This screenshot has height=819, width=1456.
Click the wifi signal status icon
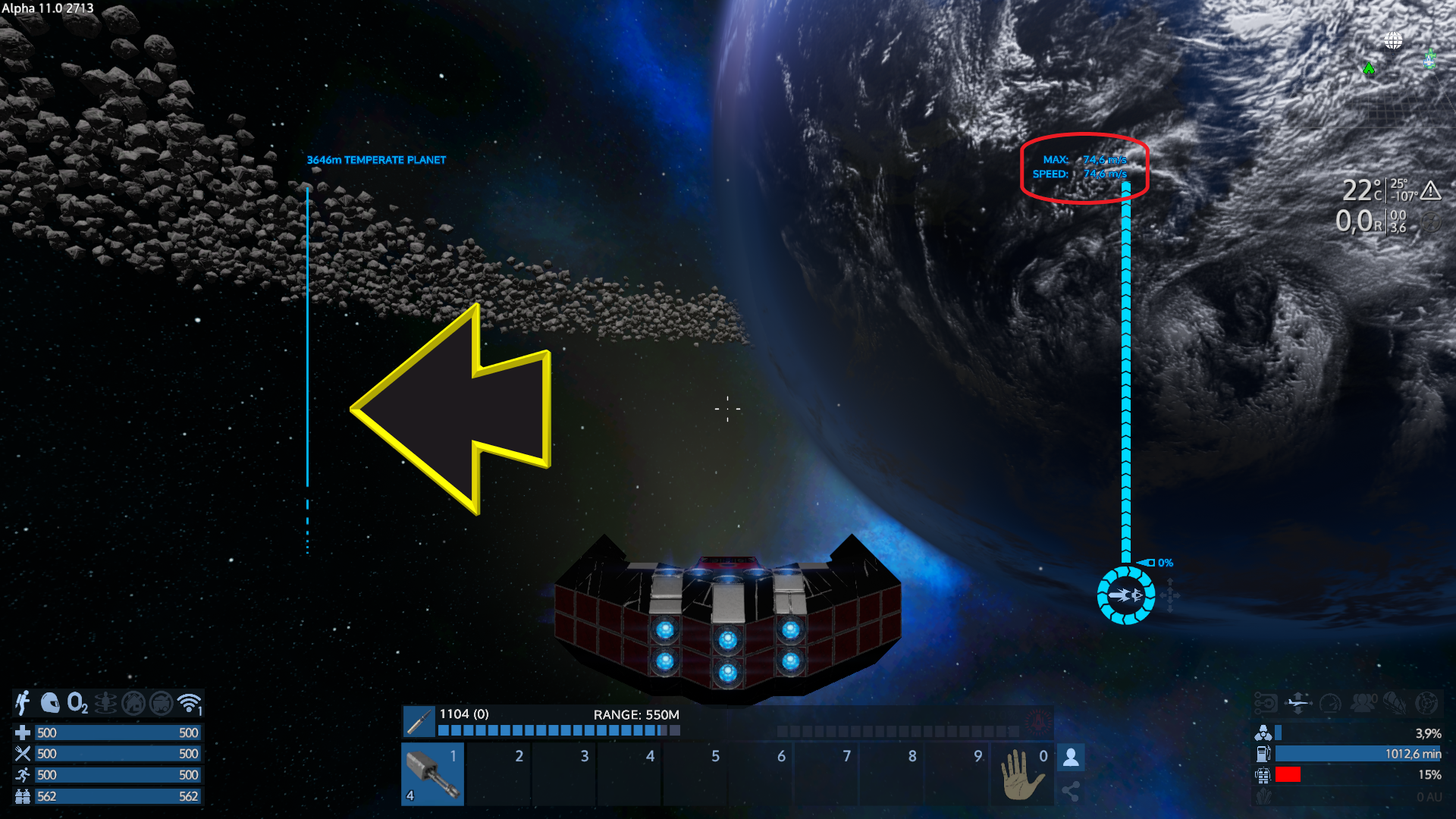(189, 703)
